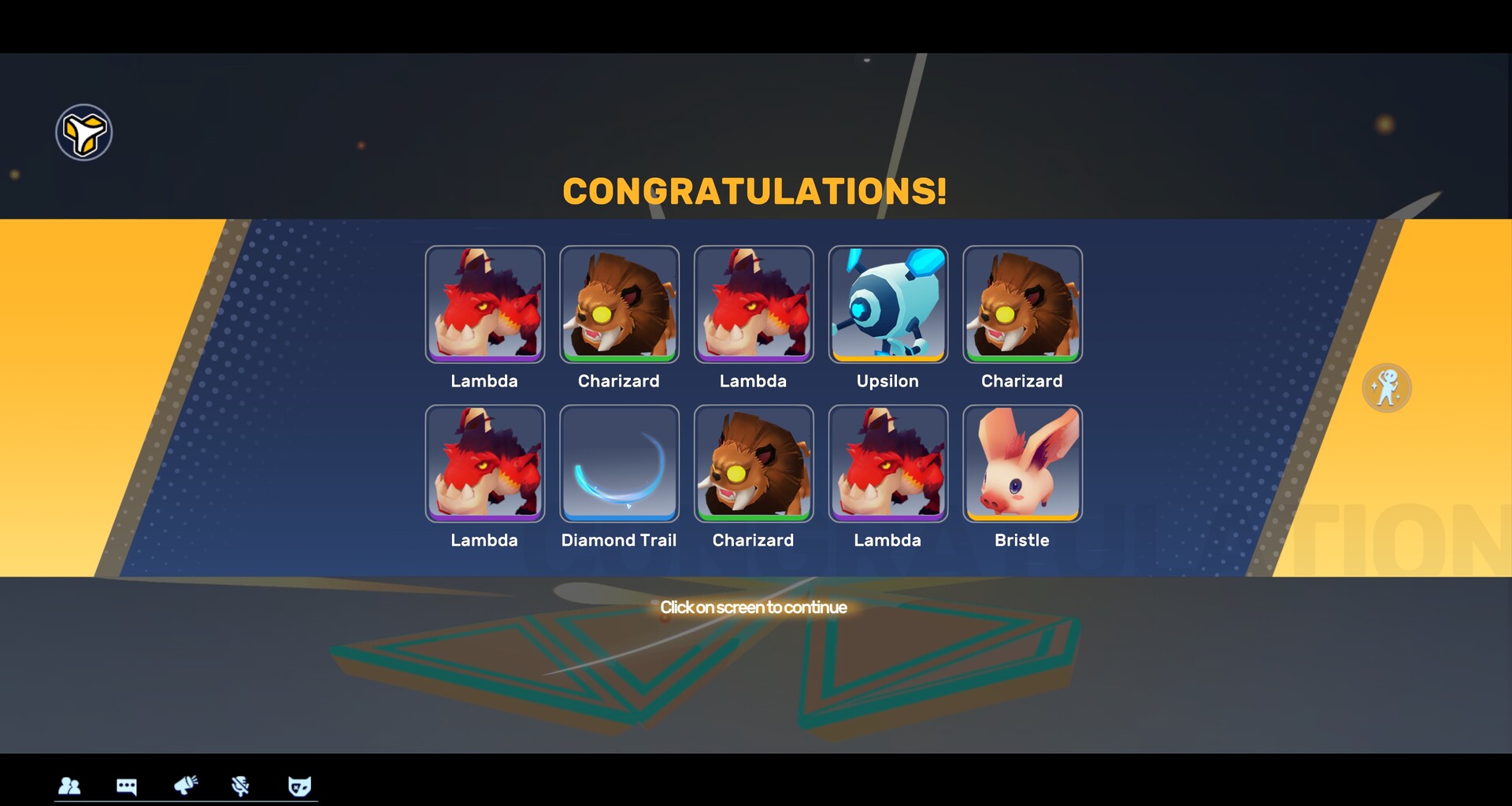Click the Congratulations heading text
This screenshot has width=1512, height=806.
[x=754, y=190]
